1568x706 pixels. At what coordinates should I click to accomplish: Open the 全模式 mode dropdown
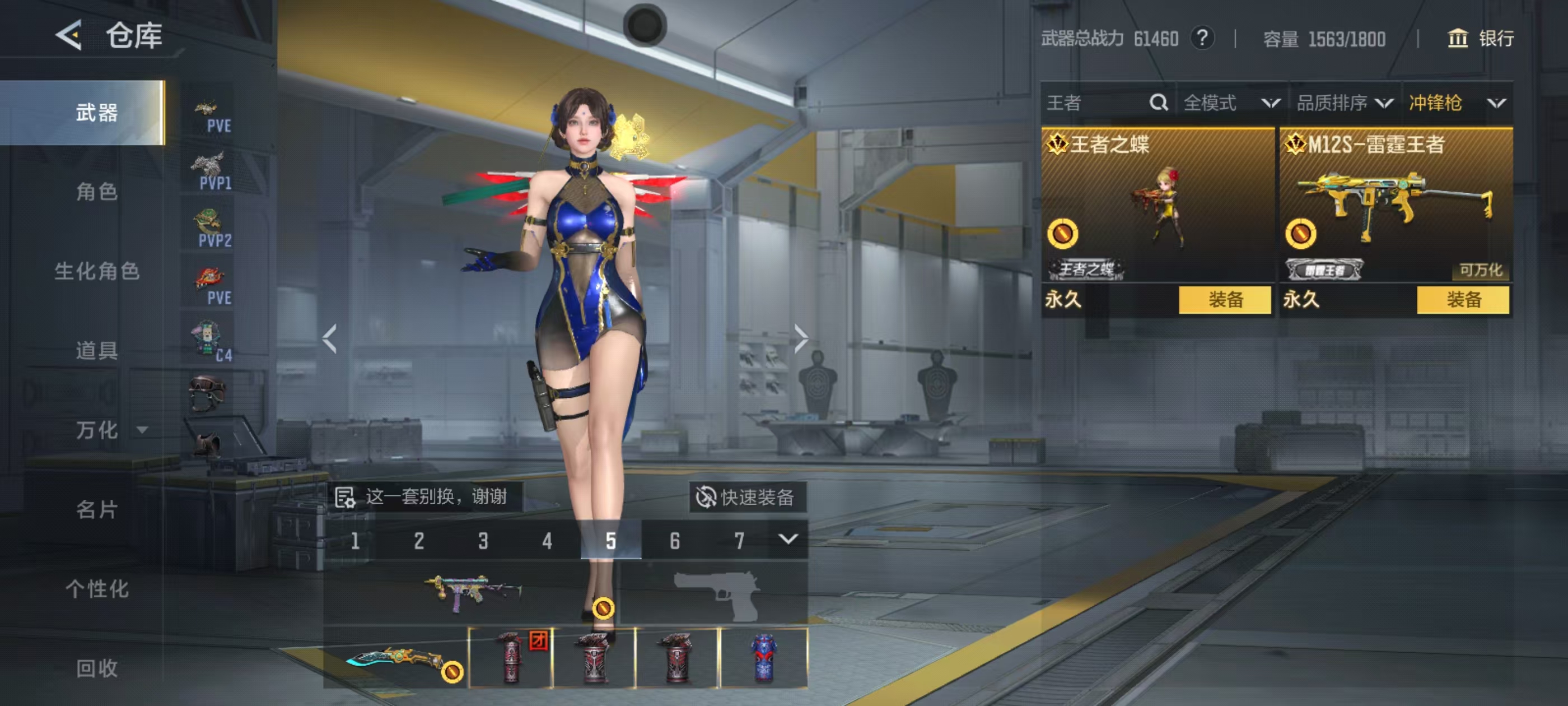pyautogui.click(x=1231, y=103)
